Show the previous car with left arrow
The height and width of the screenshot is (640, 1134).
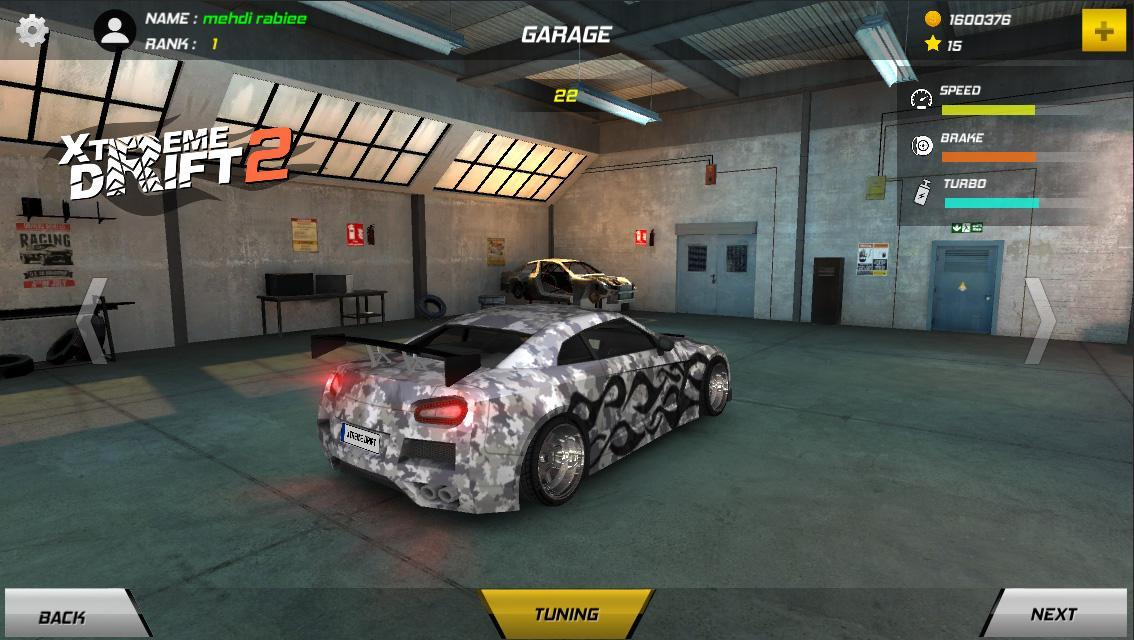pyautogui.click(x=92, y=320)
